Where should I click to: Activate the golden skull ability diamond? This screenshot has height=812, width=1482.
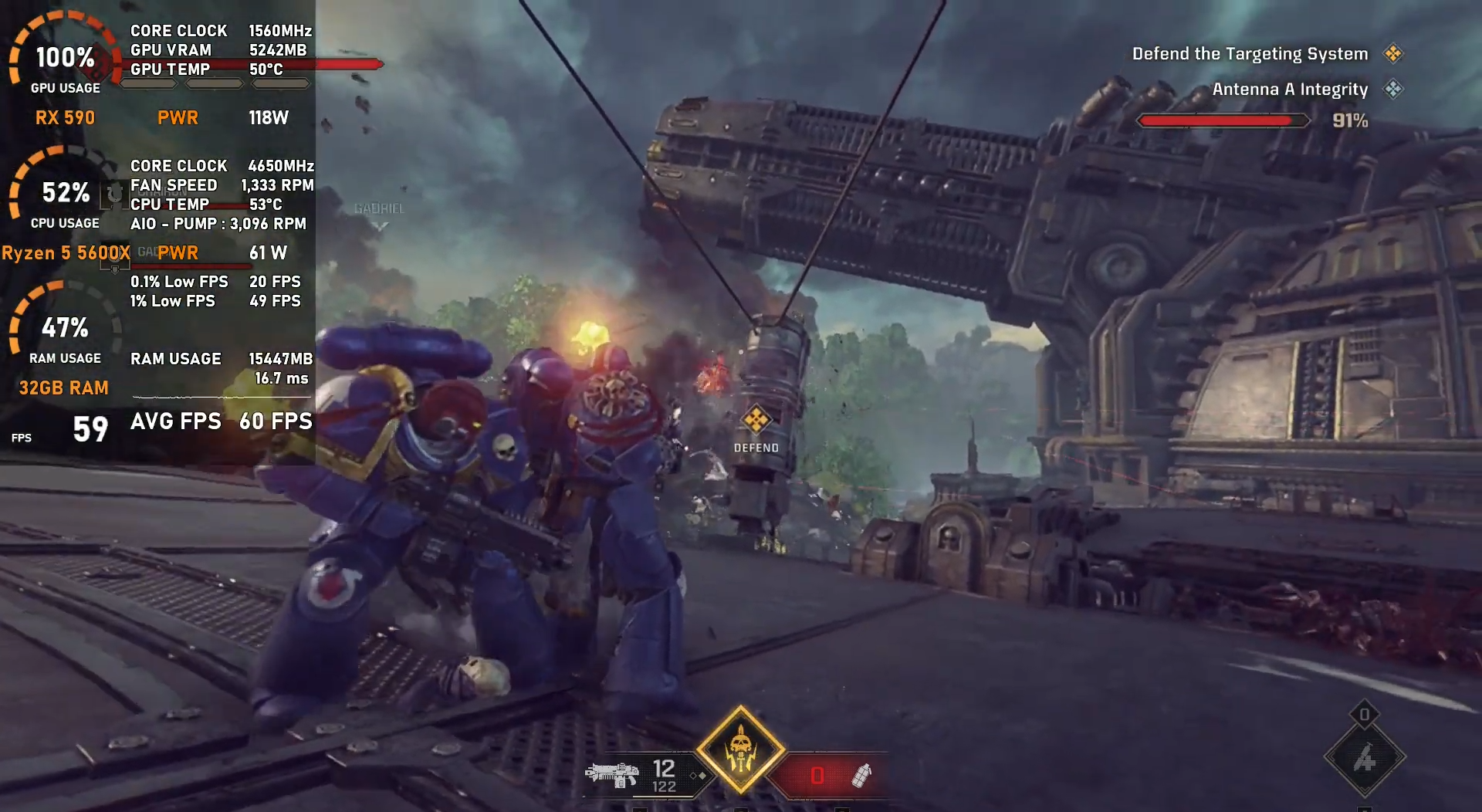pyautogui.click(x=740, y=750)
